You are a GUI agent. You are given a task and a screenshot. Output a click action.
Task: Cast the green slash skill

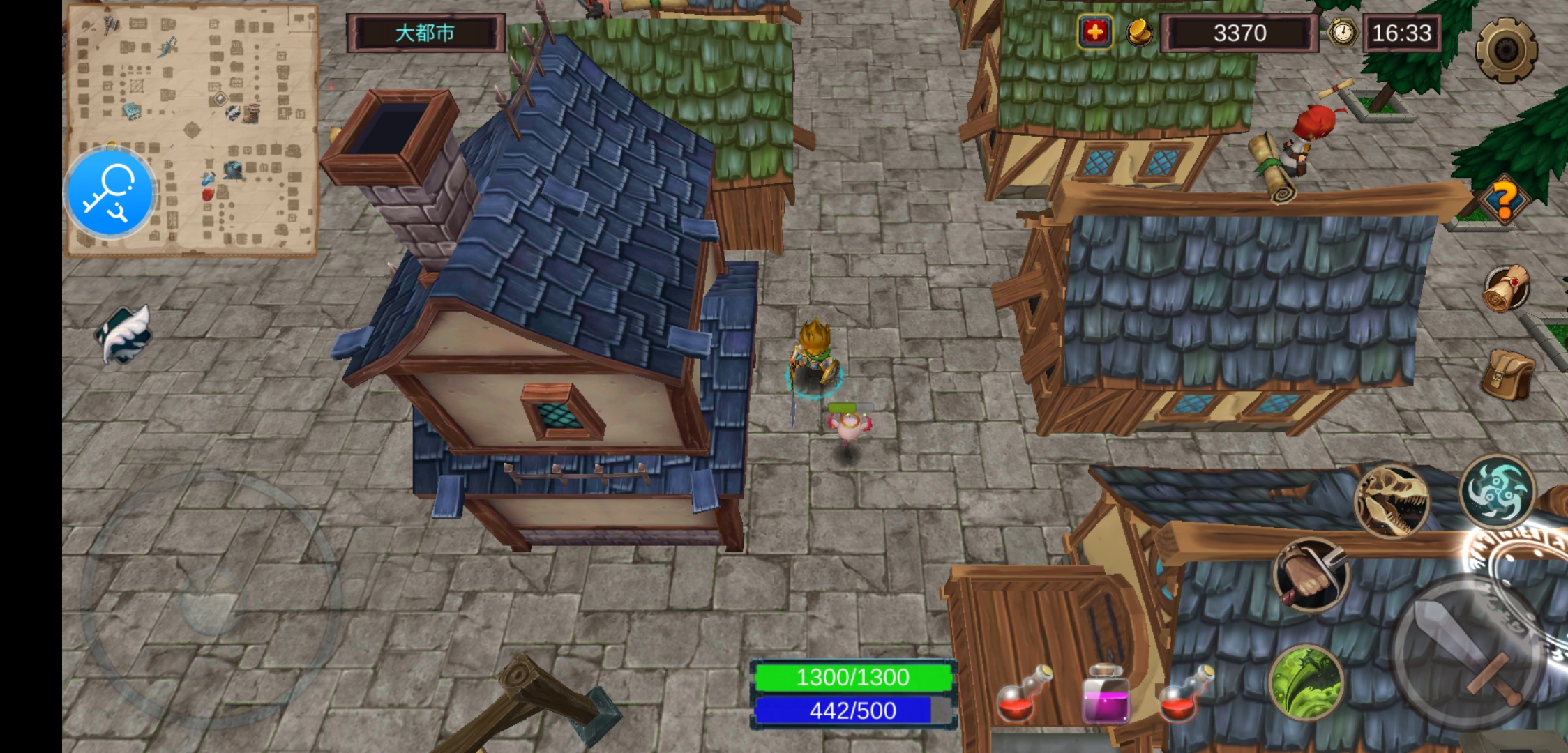pos(1306,683)
